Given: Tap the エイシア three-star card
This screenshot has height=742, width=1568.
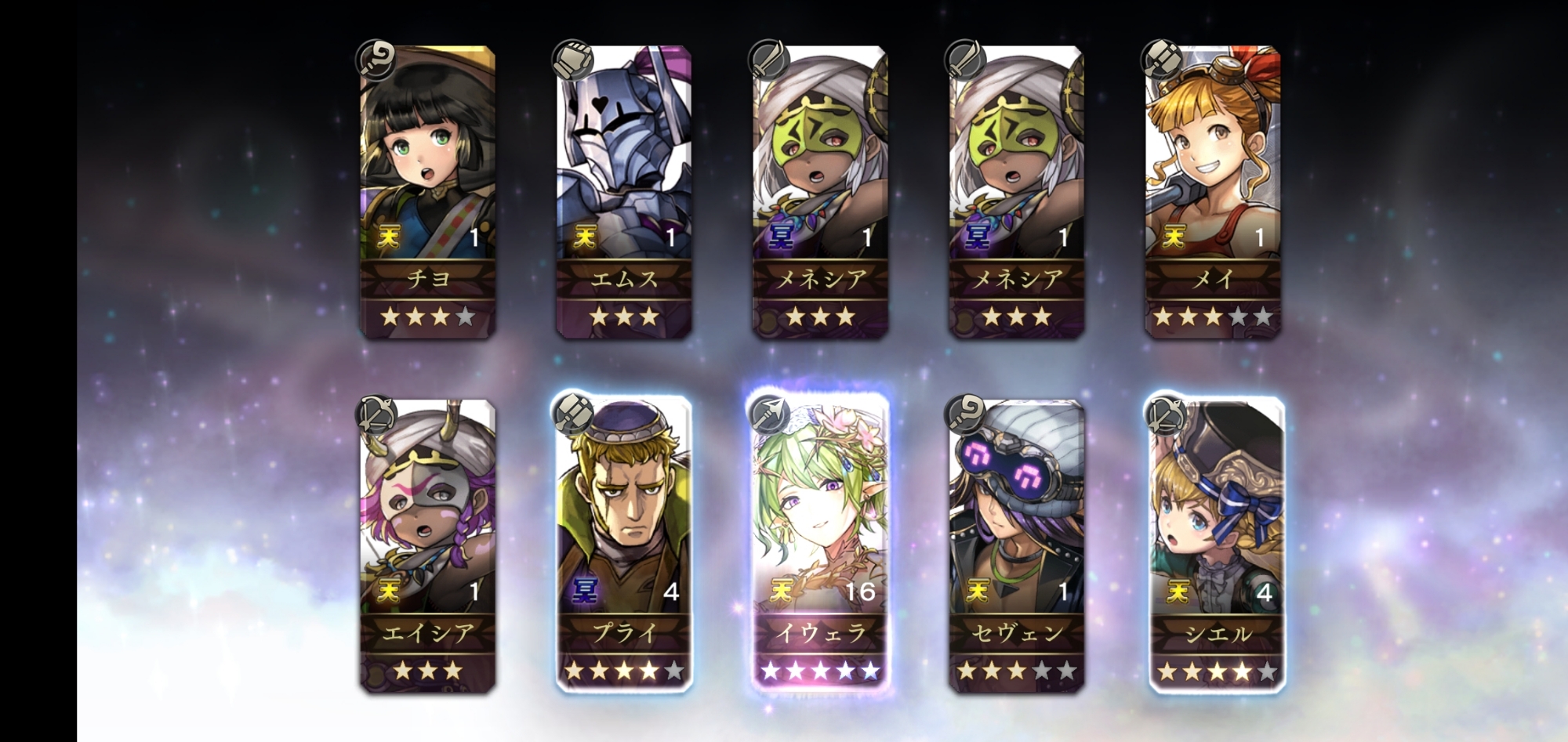Looking at the screenshot, I should [427, 546].
